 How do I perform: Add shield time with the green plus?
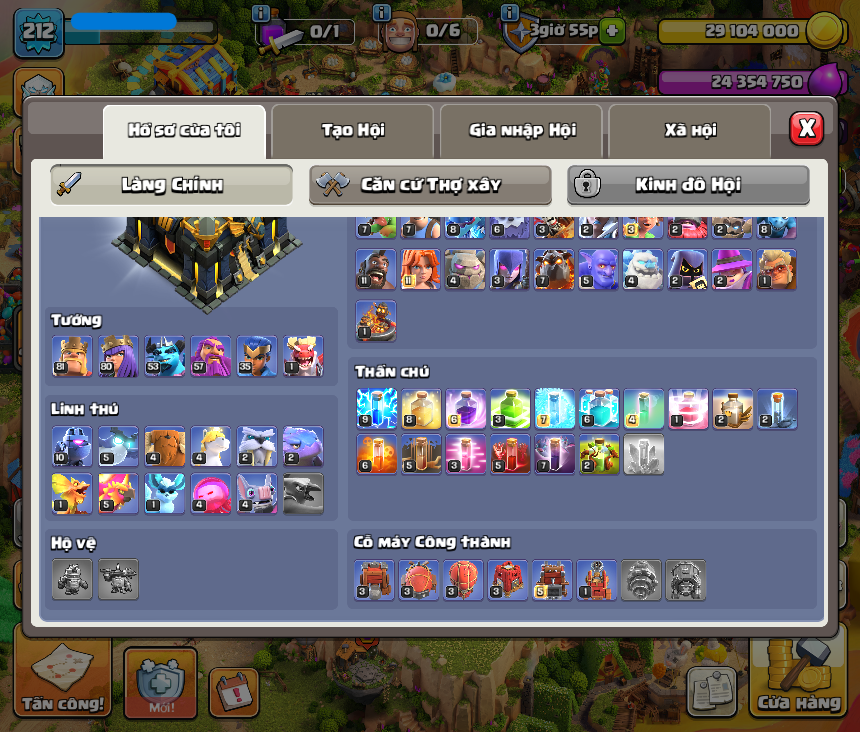[613, 31]
